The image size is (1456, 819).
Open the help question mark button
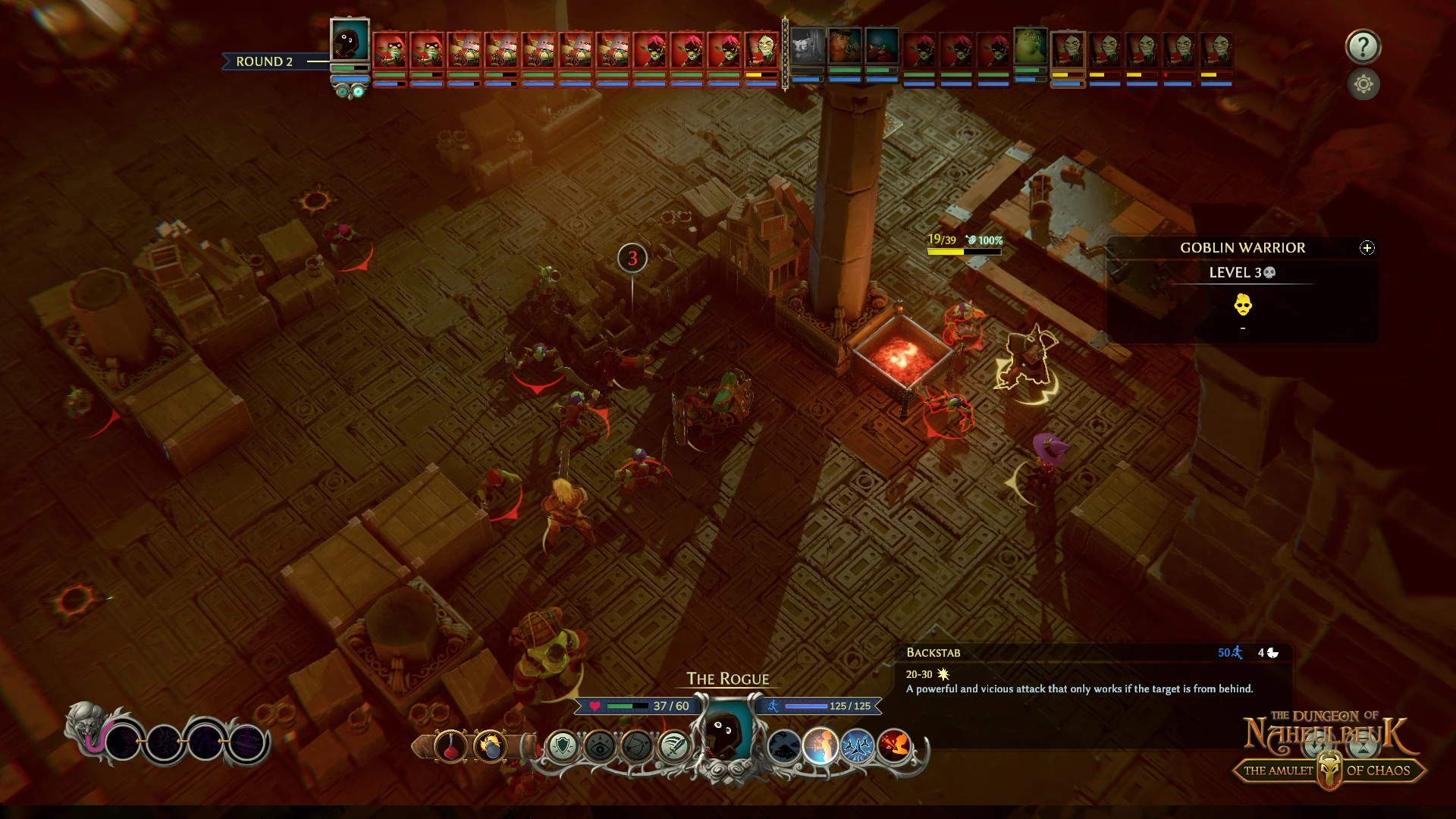click(1363, 46)
